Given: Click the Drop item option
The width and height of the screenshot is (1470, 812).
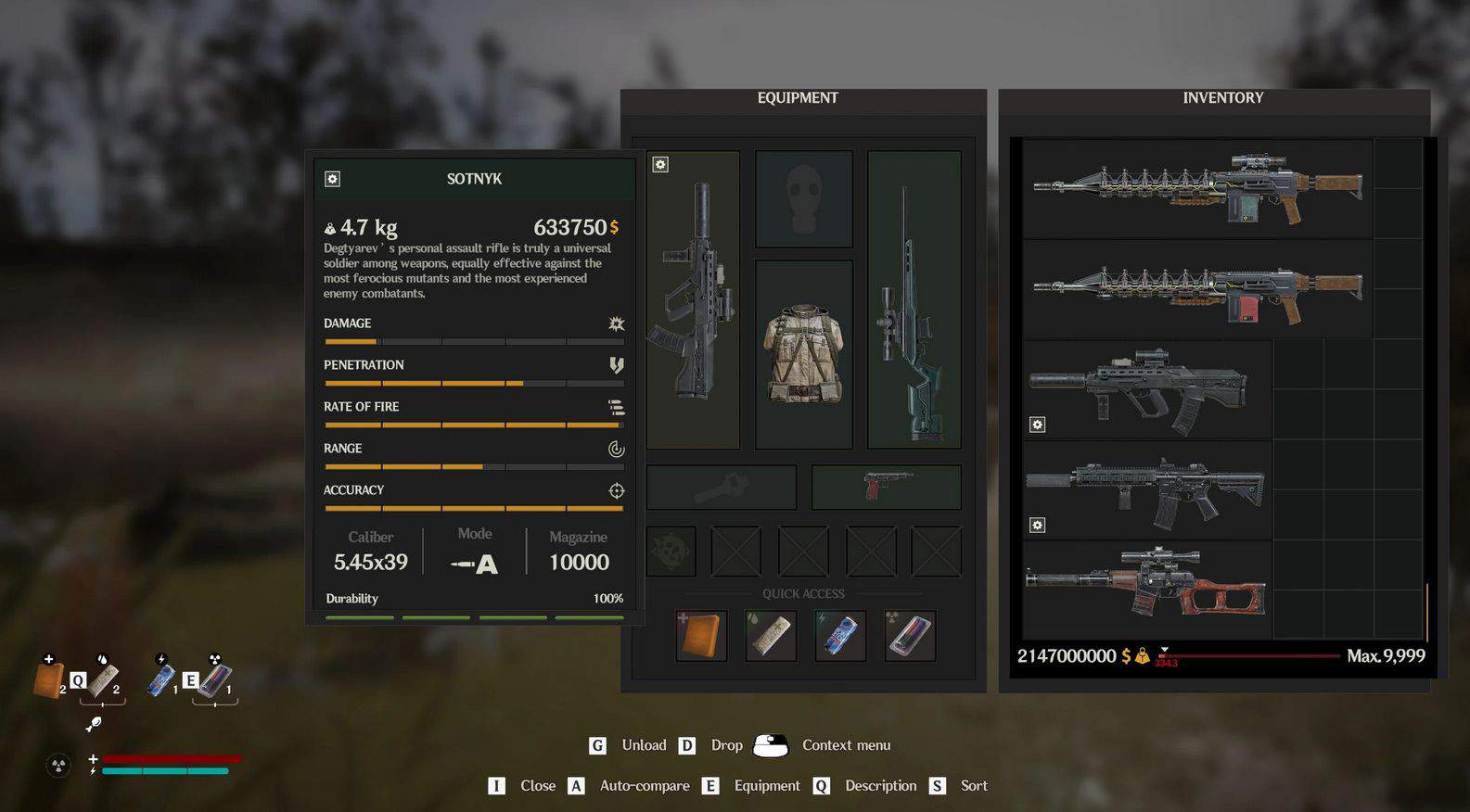Looking at the screenshot, I should click(x=726, y=745).
